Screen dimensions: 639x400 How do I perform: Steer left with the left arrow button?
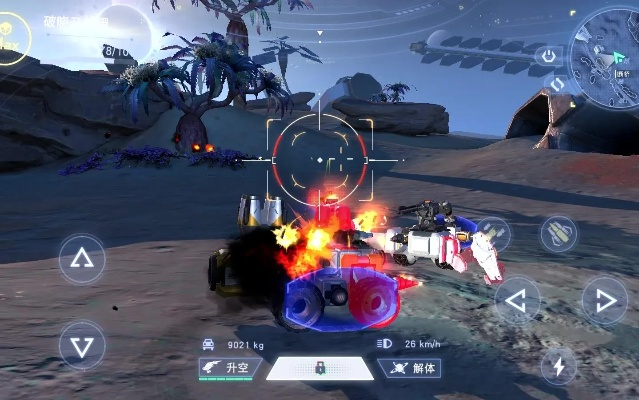517,299
